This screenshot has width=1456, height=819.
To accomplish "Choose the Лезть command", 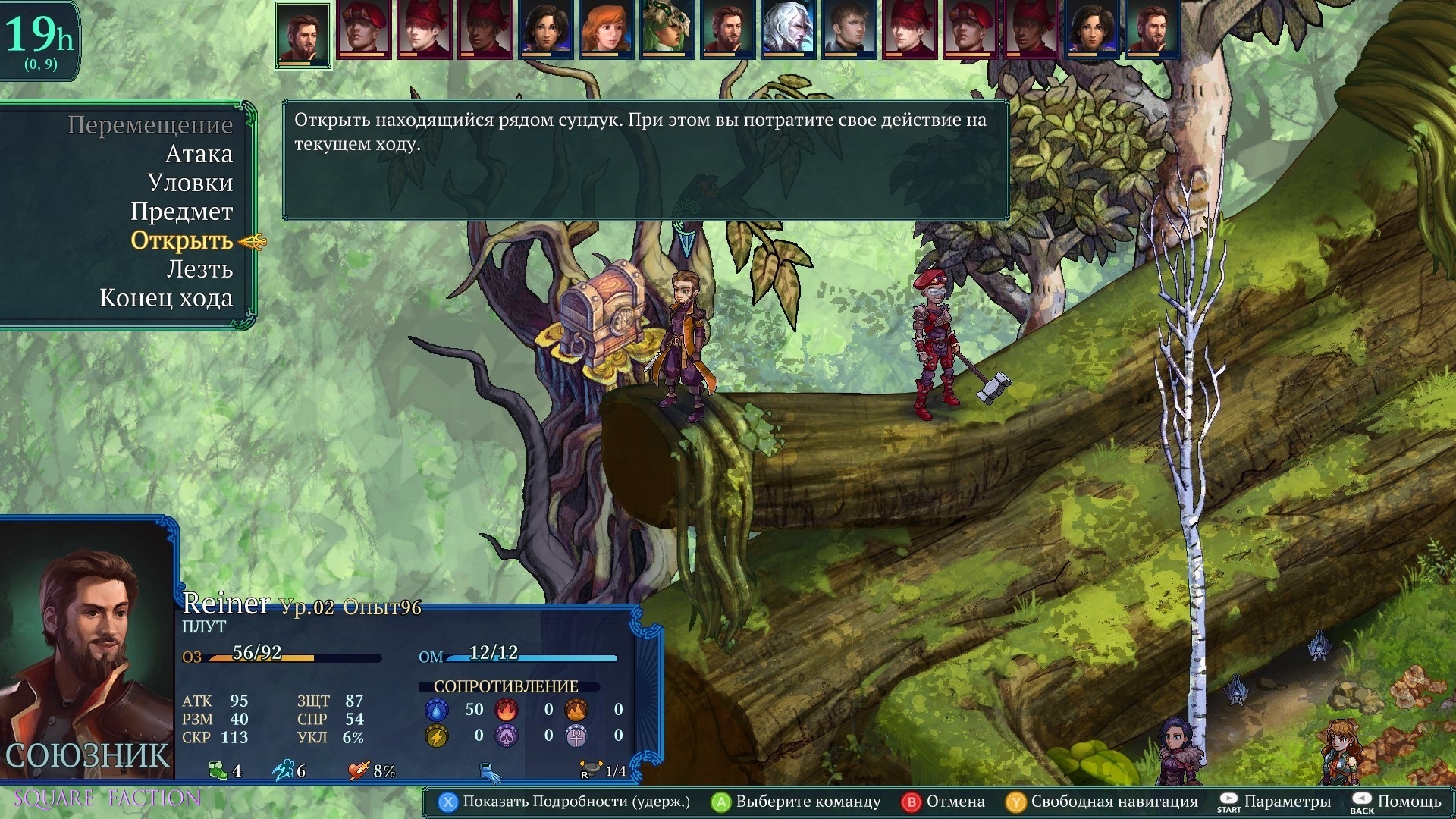I will (x=199, y=269).
